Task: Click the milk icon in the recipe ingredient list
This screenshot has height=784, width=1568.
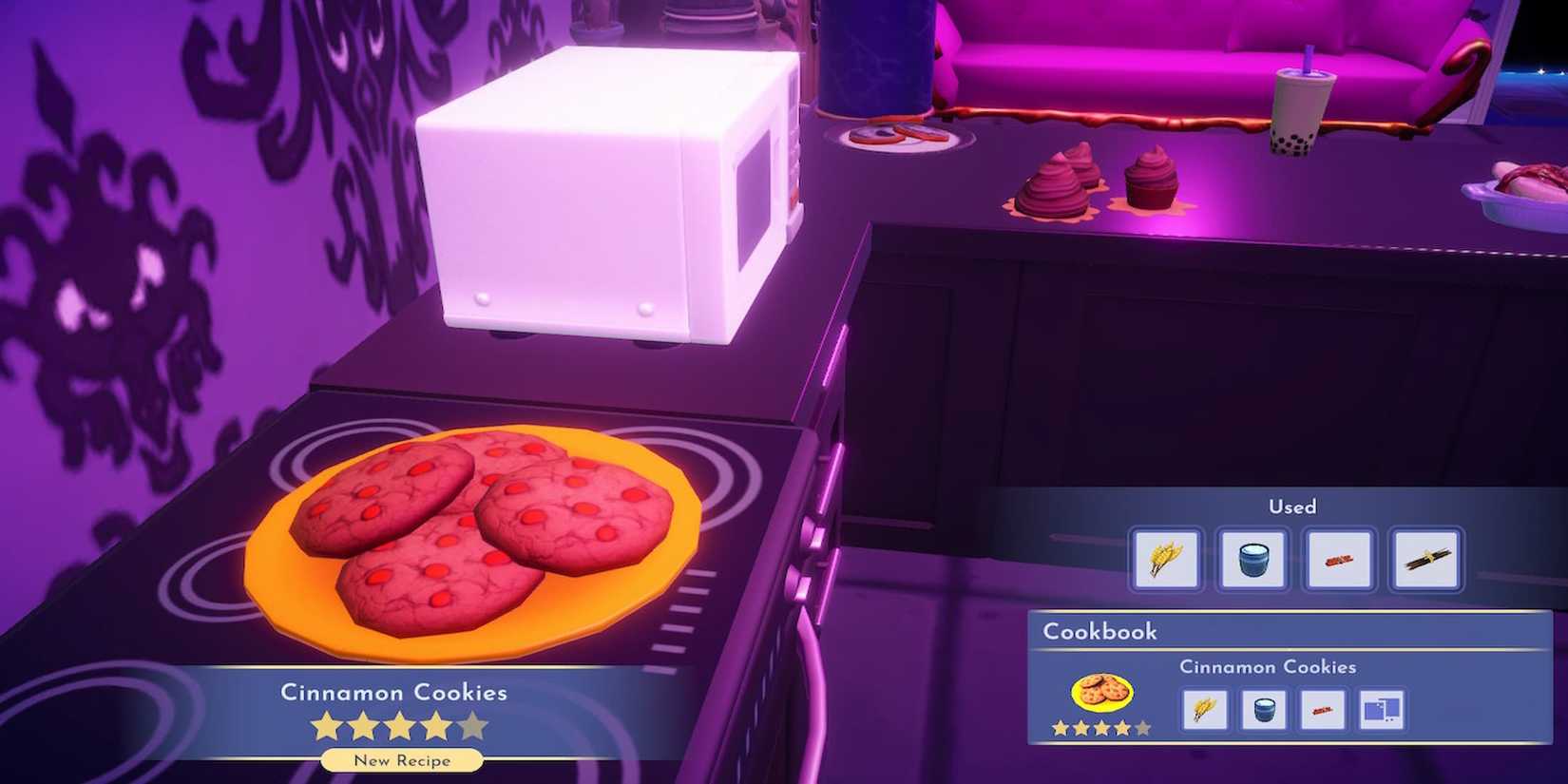Action: point(1264,708)
